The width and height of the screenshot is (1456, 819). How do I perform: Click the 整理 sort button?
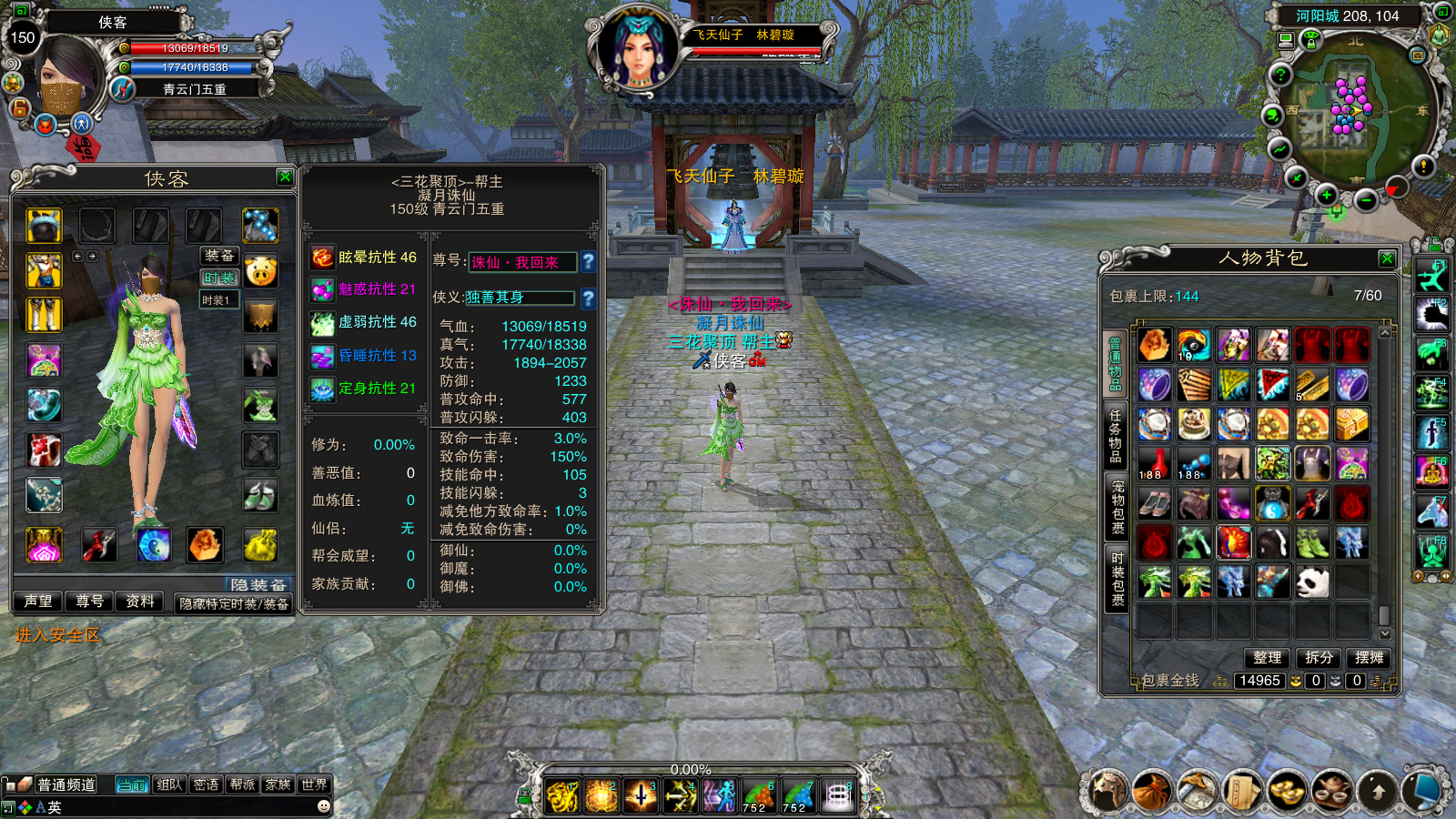[x=1267, y=657]
